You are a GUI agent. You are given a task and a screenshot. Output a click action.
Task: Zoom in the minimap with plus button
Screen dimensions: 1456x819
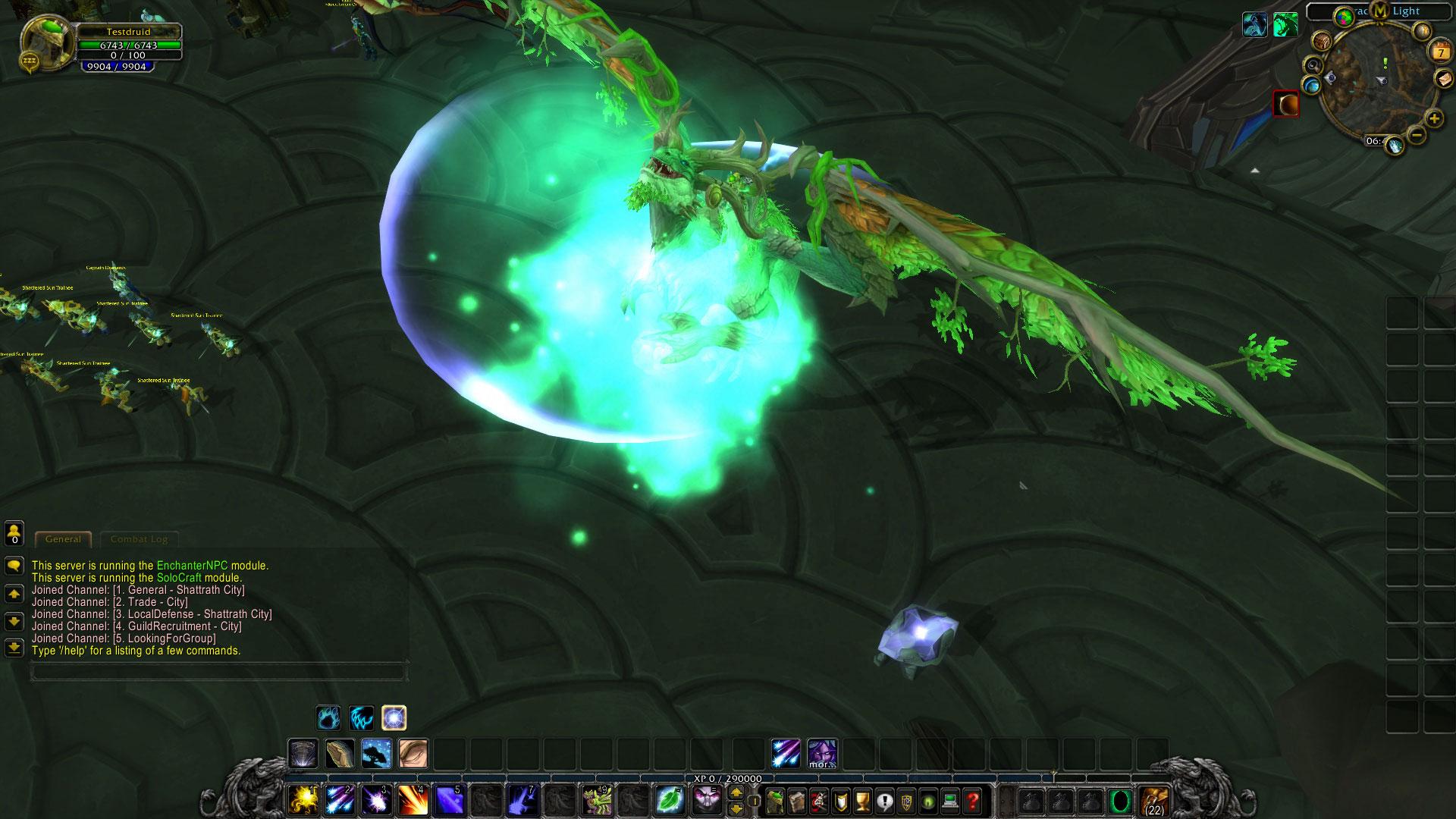1434,118
